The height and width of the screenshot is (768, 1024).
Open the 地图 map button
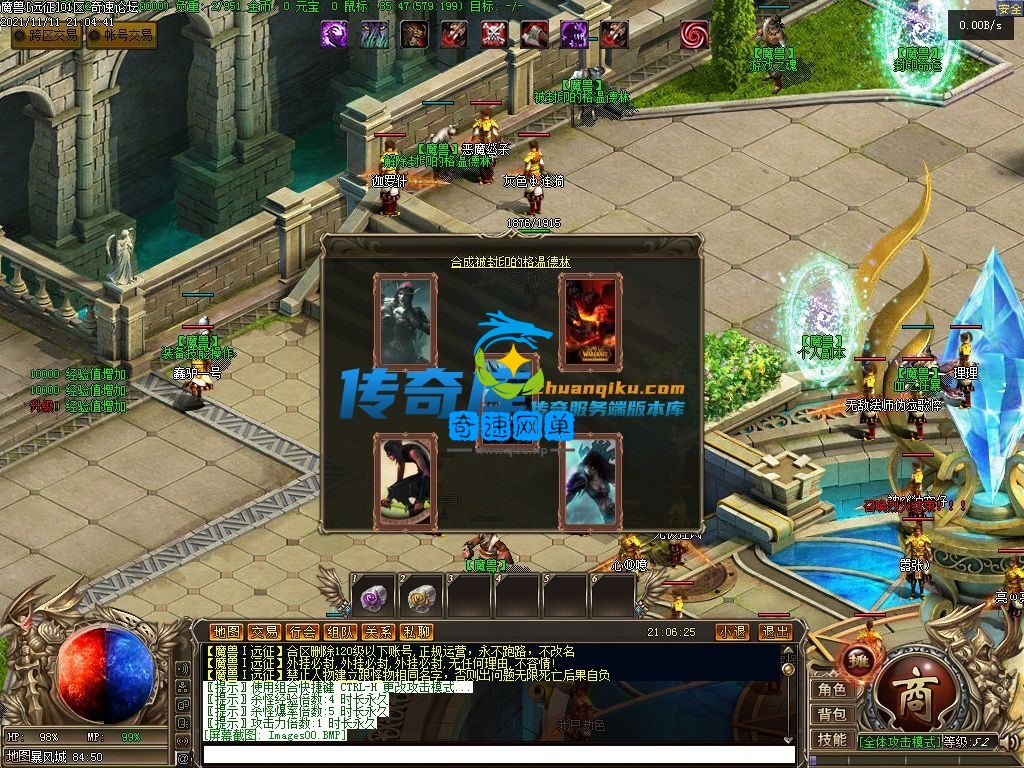point(227,632)
